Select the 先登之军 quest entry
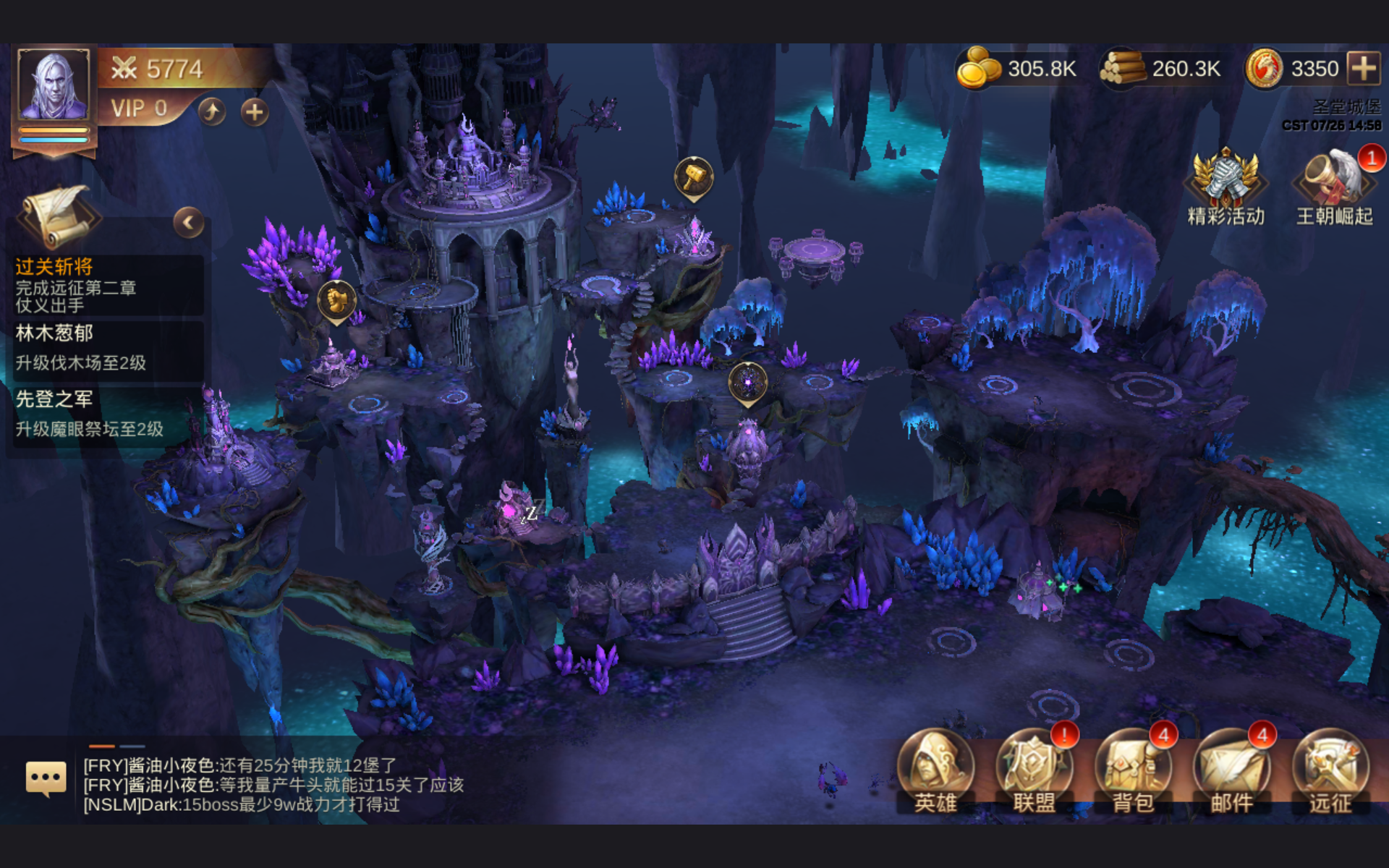Viewport: 1389px width, 868px height. [x=105, y=414]
